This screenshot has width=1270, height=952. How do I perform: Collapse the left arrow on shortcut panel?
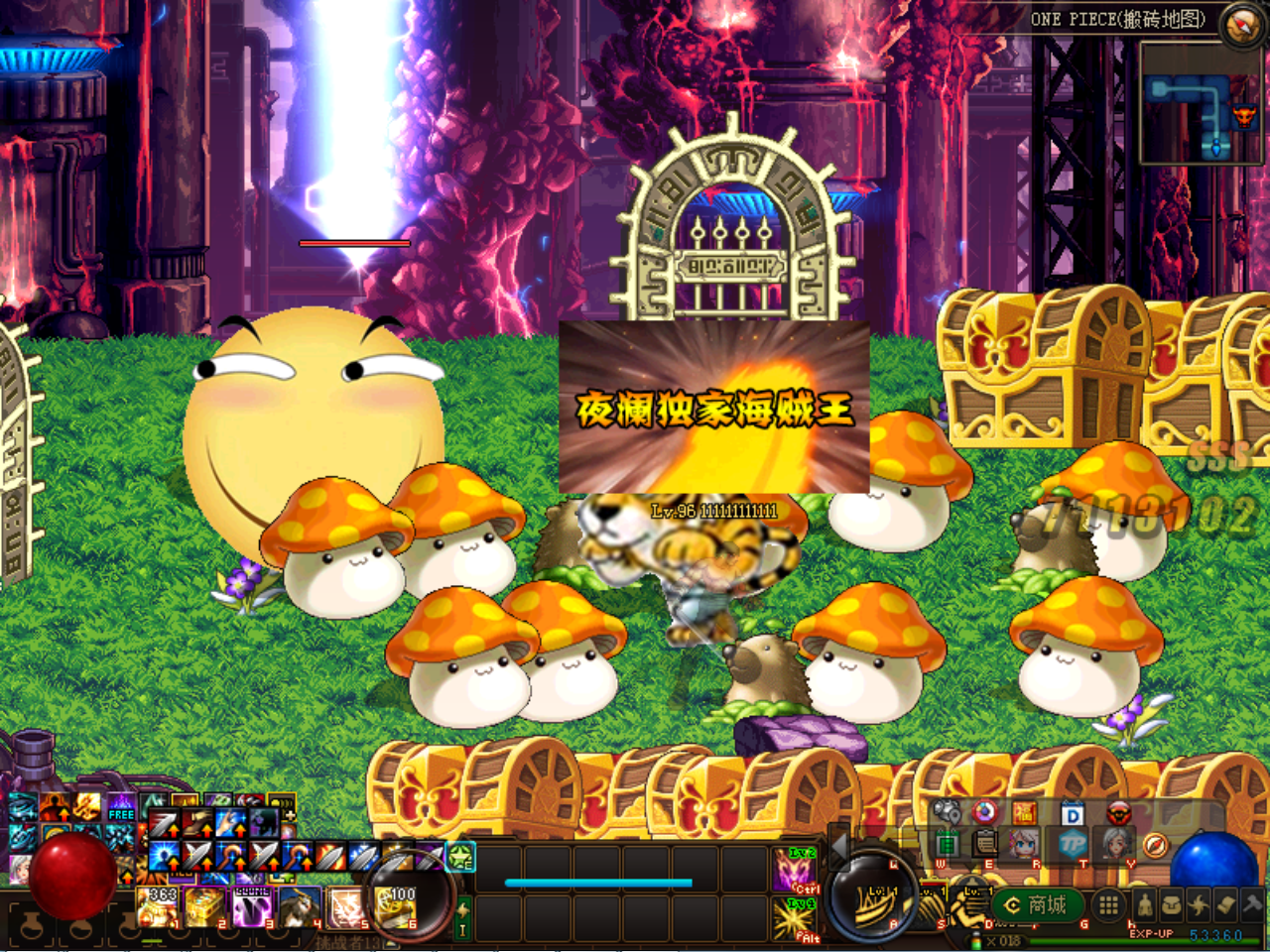point(841,845)
